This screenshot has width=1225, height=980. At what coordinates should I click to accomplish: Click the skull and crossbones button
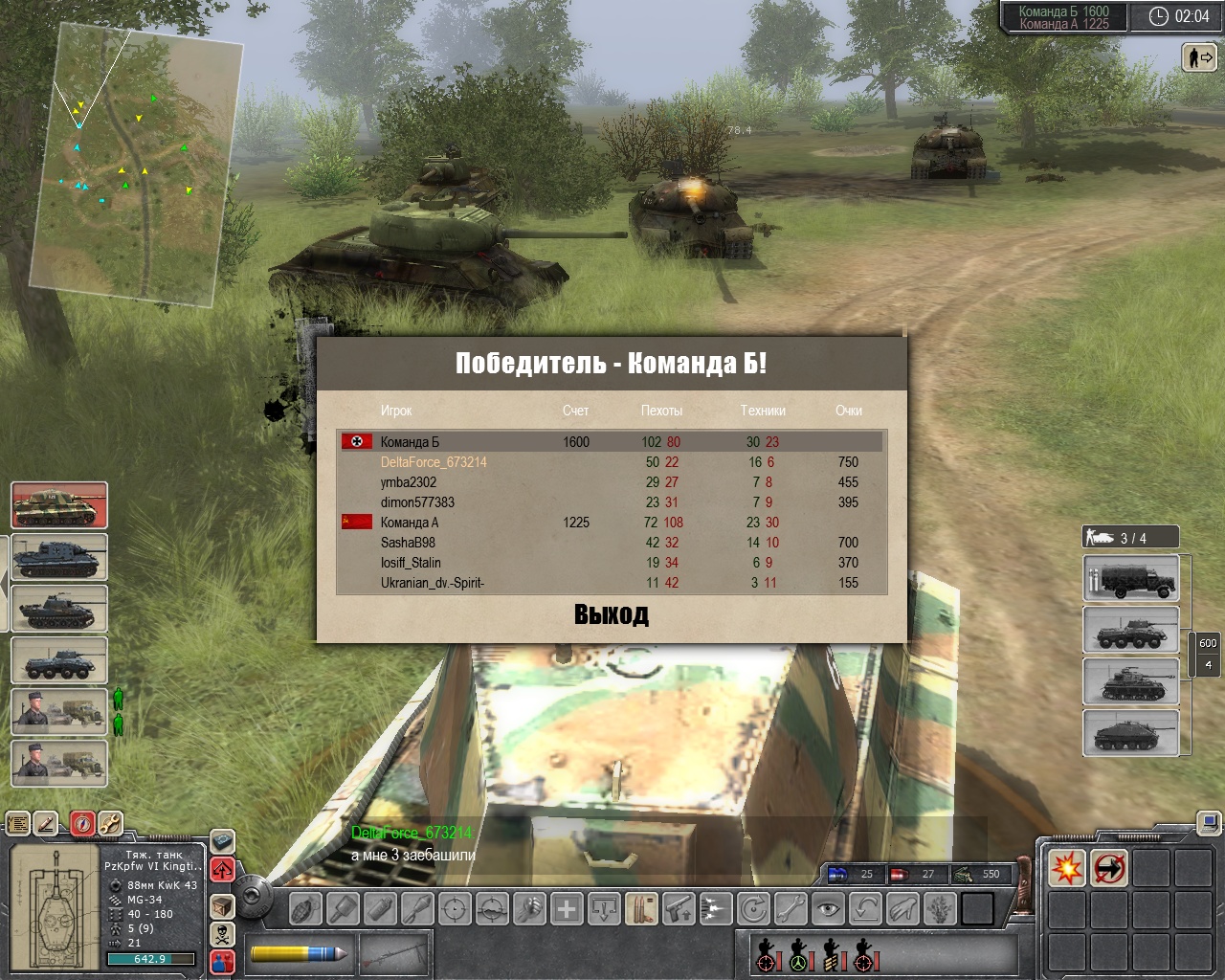[222, 933]
